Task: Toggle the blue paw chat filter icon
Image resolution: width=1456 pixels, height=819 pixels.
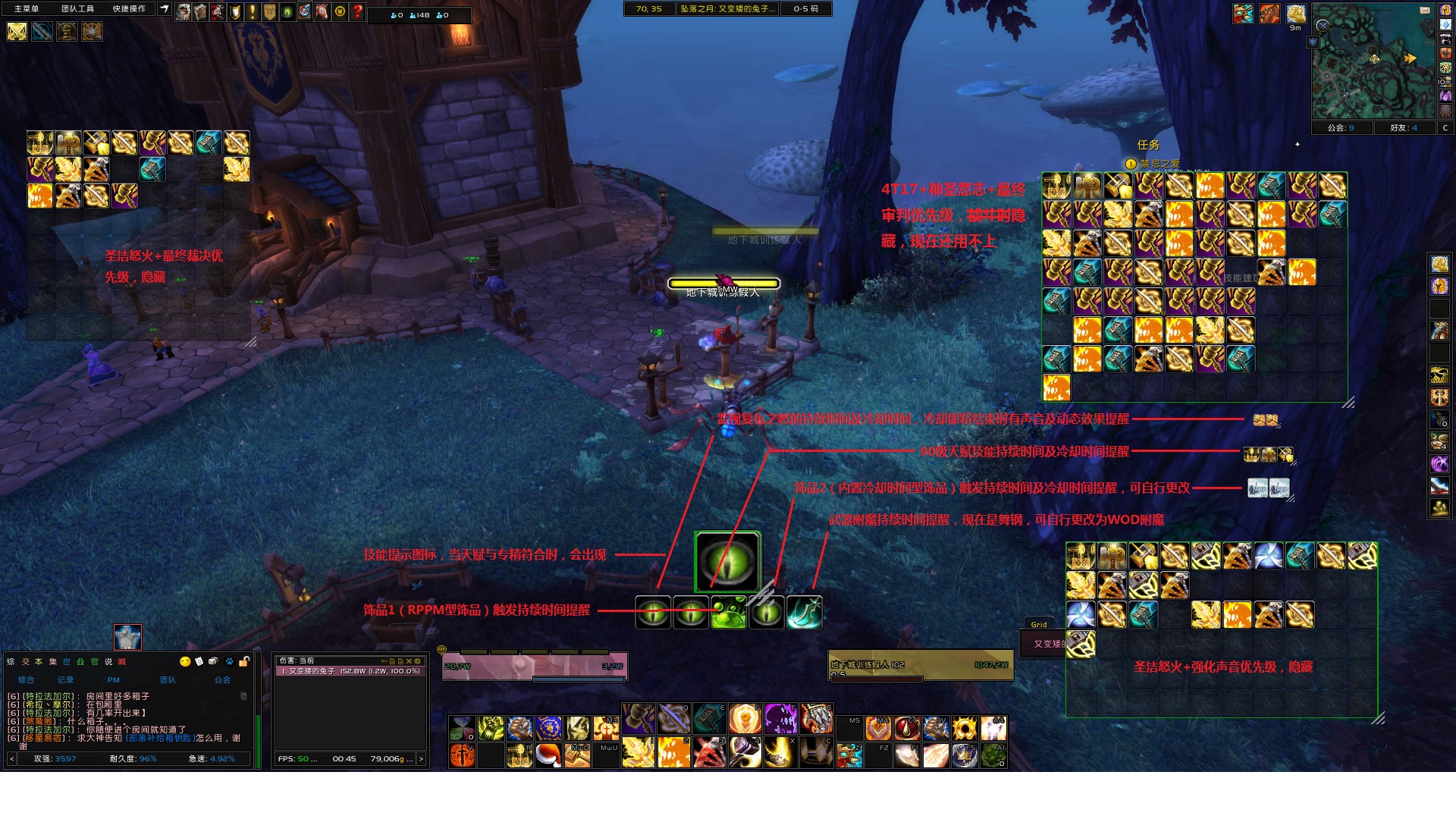Action: (x=229, y=661)
